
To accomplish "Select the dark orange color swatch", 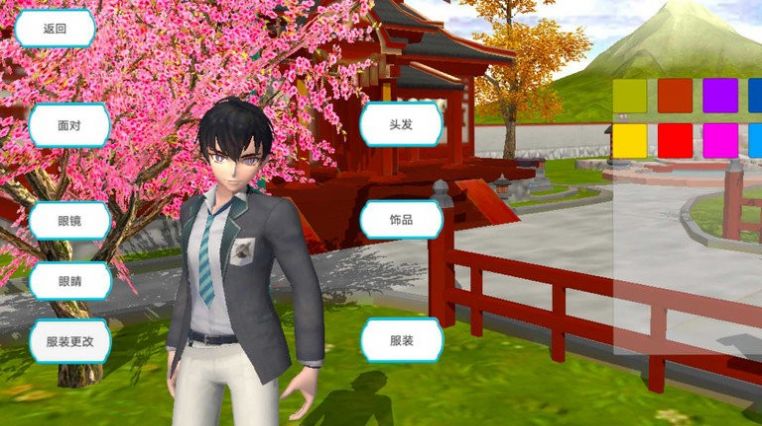I will click(675, 96).
